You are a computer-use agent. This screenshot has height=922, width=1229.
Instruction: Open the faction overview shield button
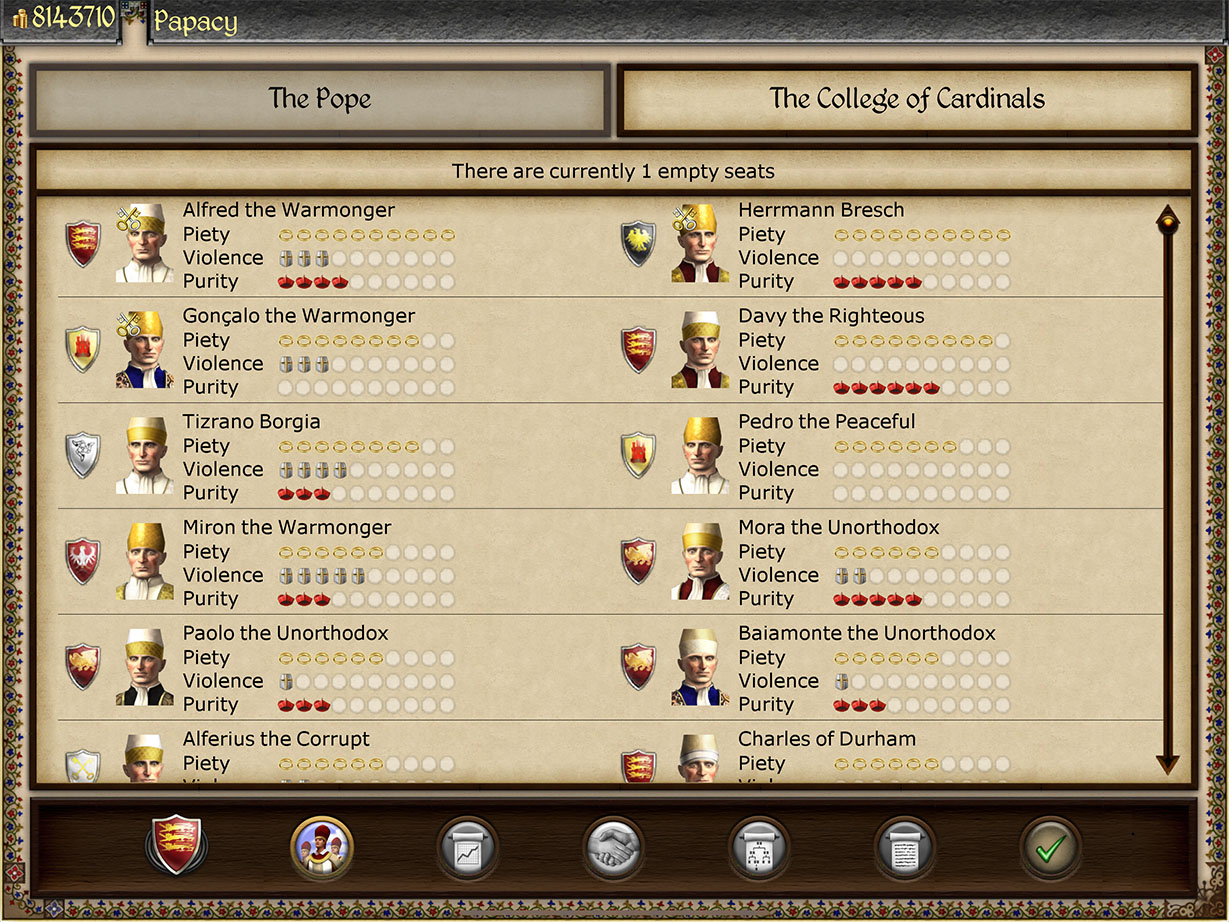176,846
